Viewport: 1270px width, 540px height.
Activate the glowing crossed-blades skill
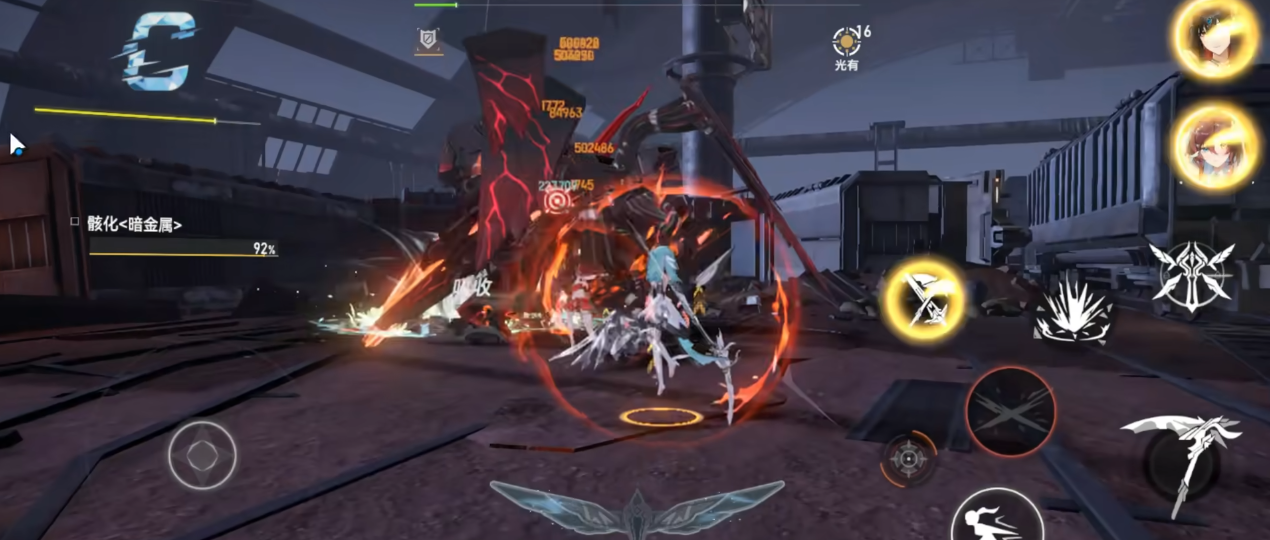925,299
